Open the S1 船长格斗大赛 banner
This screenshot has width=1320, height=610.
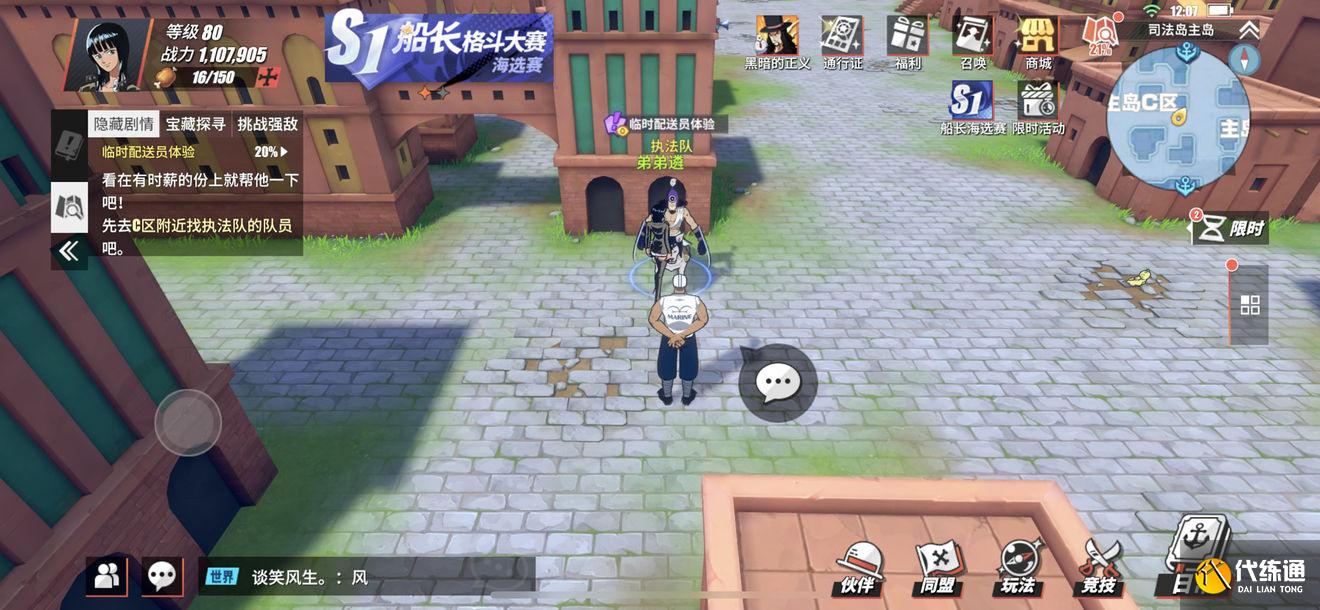[x=440, y=50]
